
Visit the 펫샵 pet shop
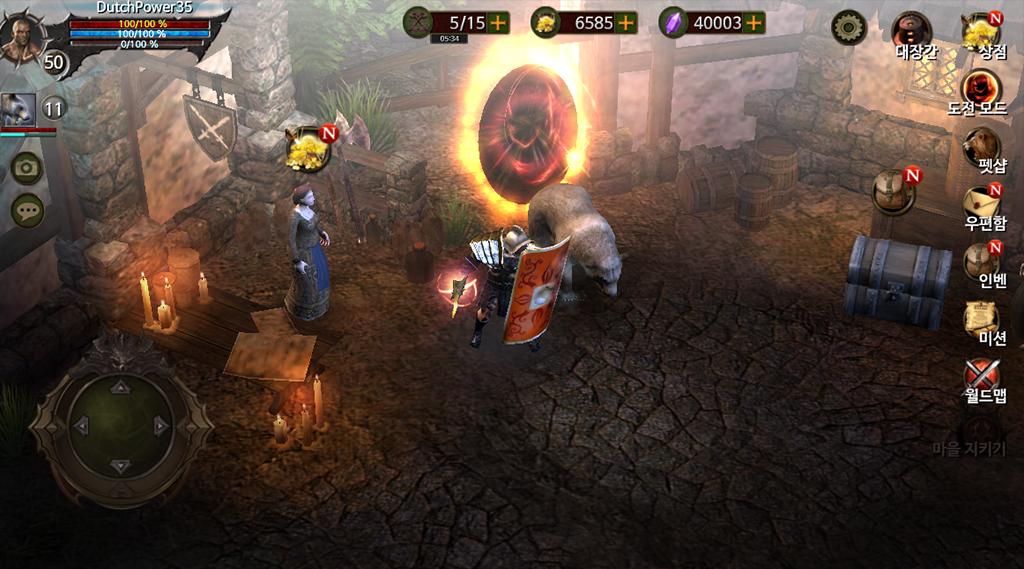pyautogui.click(x=981, y=148)
